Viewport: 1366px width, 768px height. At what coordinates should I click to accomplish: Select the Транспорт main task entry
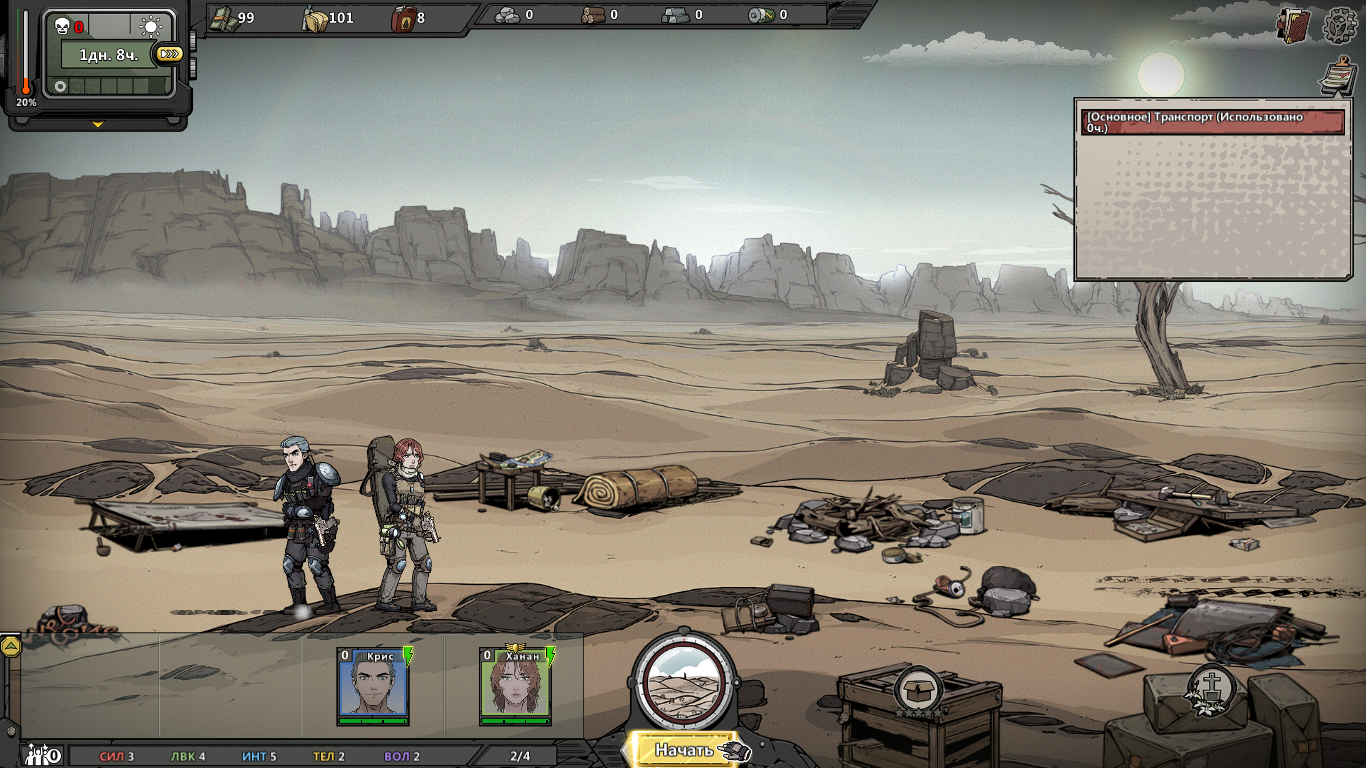[1213, 122]
